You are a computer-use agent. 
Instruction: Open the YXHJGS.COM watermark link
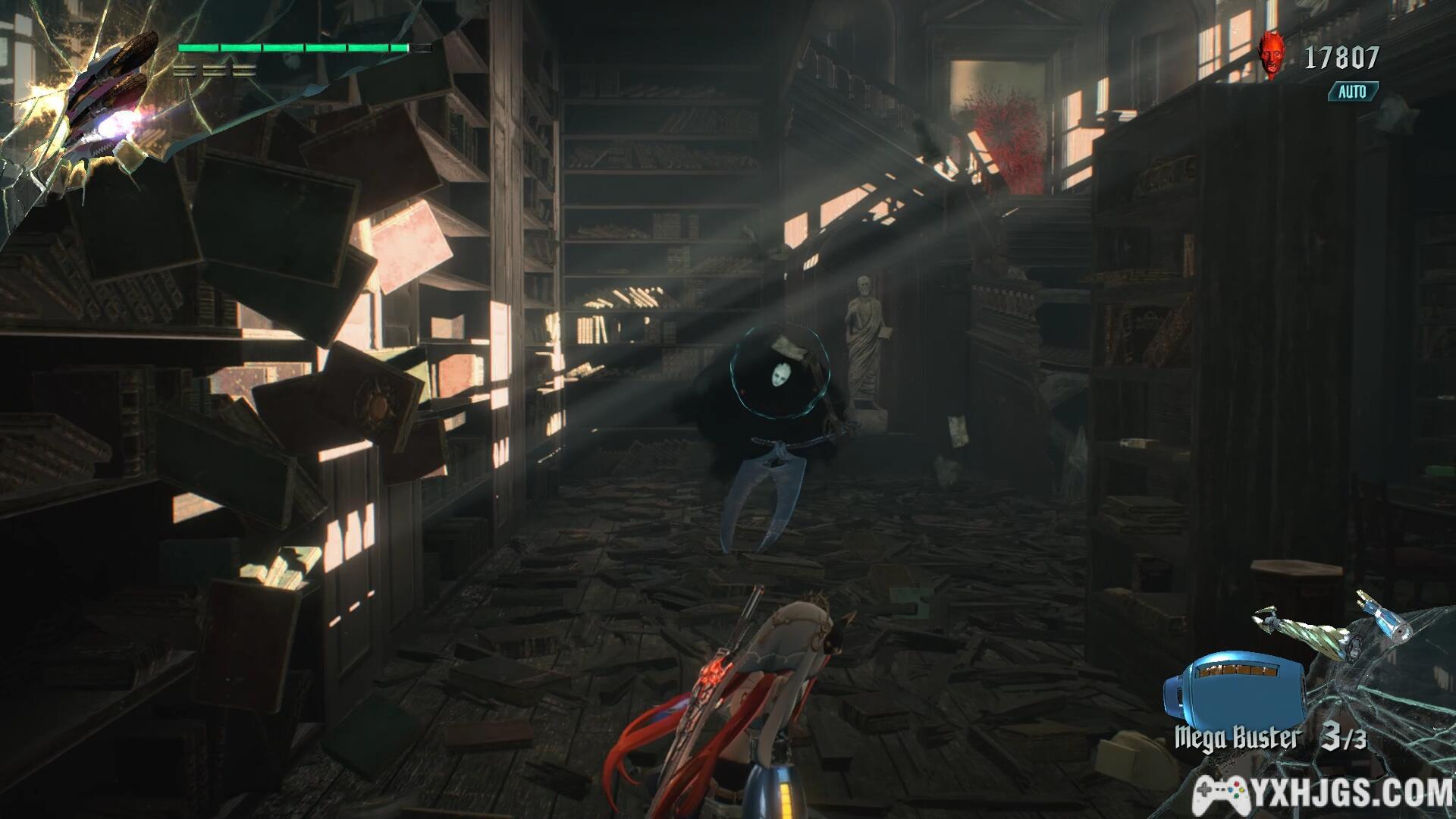1323,792
